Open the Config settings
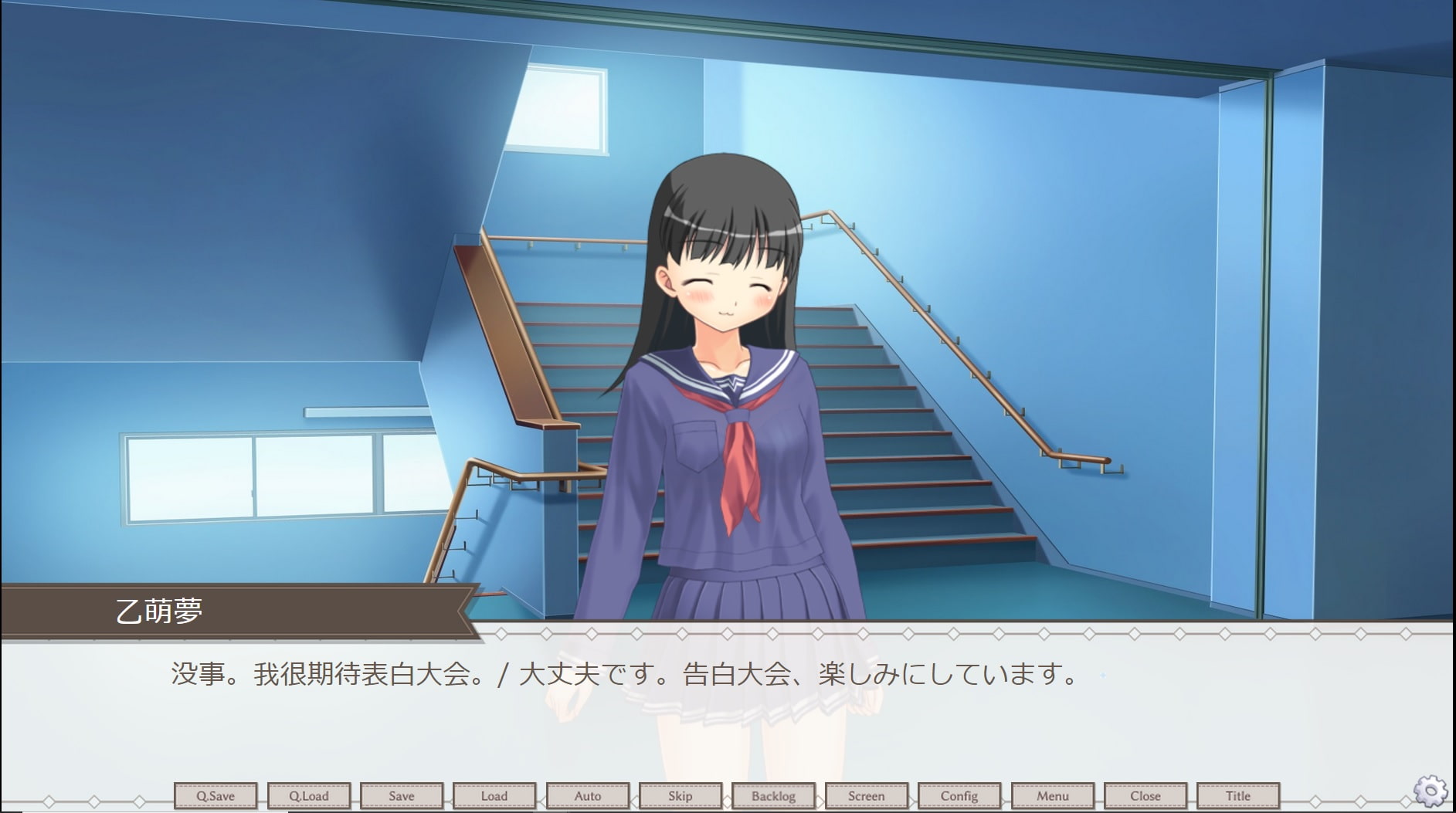1456x813 pixels. pyautogui.click(x=959, y=795)
